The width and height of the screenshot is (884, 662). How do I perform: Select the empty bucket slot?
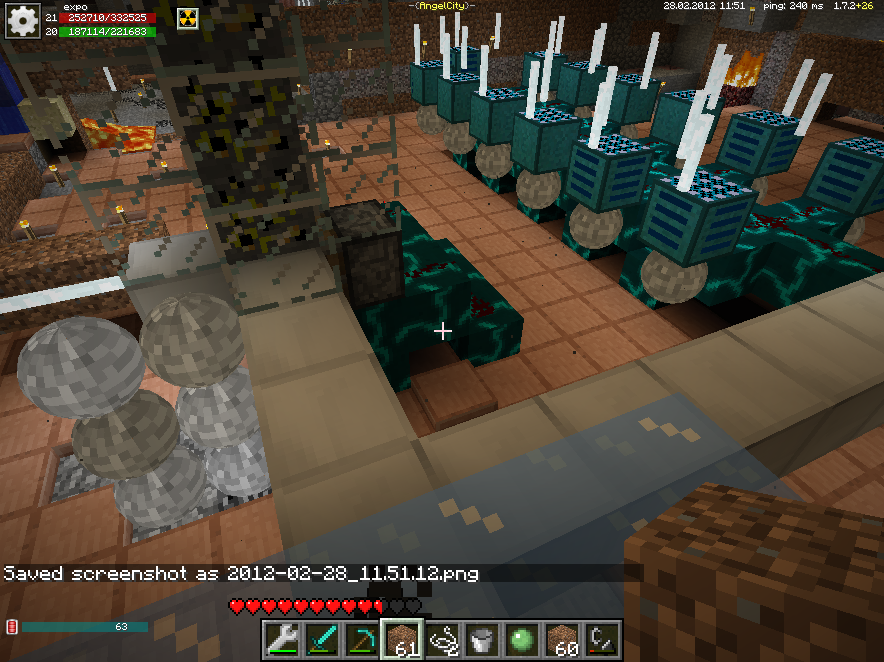(482, 639)
